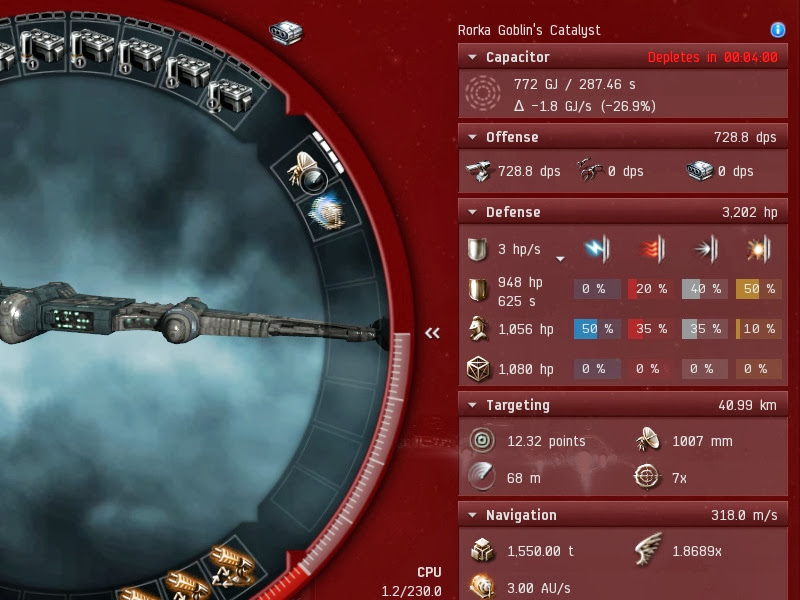Click the ammo charge icon above the ring

pos(286,32)
